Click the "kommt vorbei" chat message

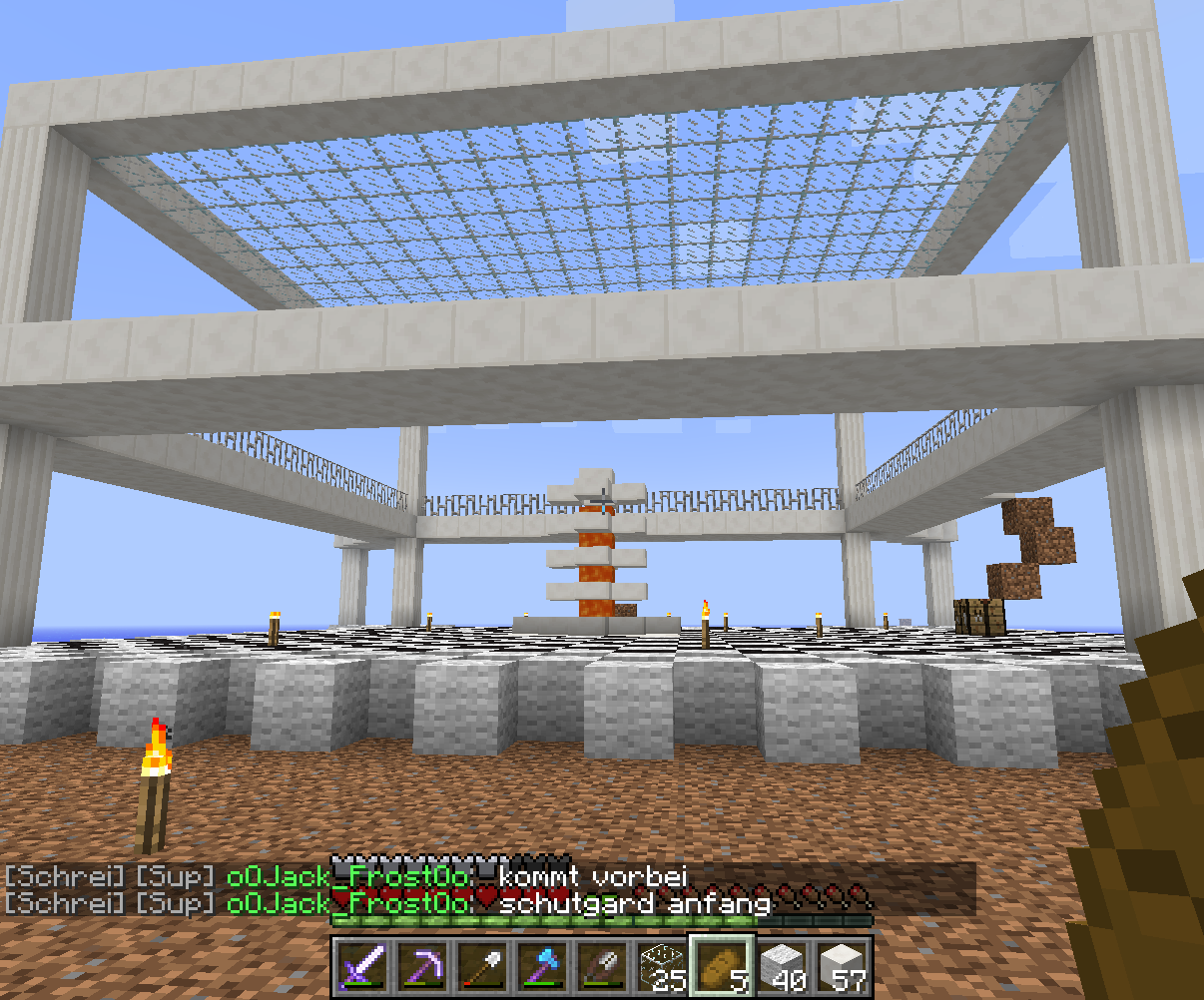[593, 876]
